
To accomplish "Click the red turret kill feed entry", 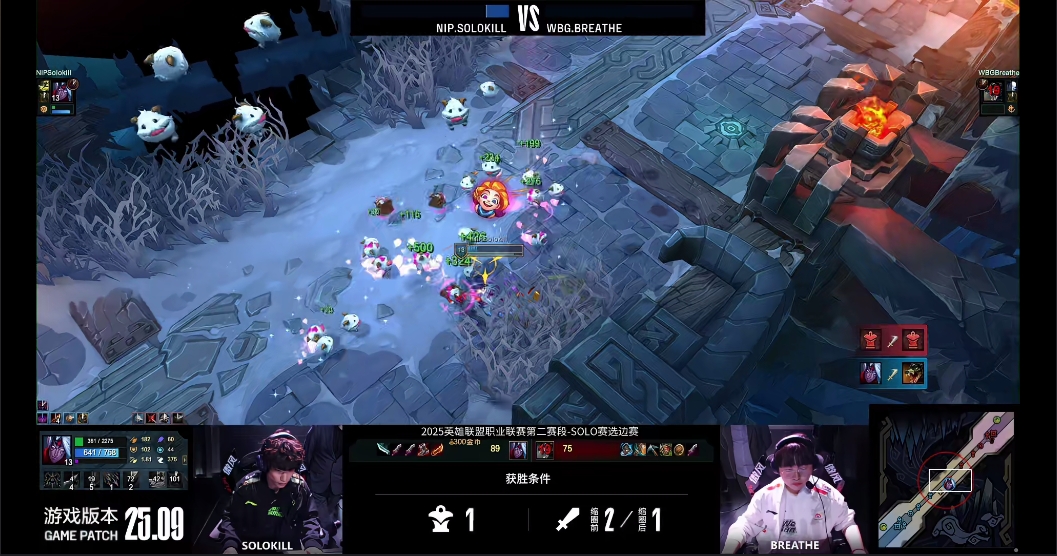I will [x=892, y=340].
